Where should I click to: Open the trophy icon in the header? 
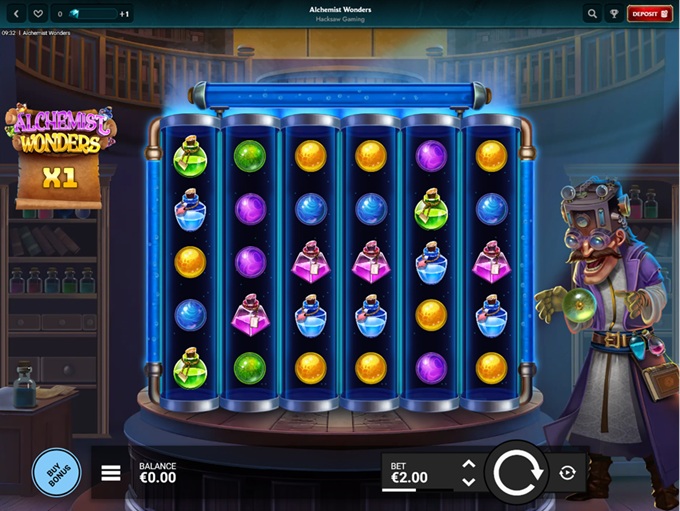(613, 14)
